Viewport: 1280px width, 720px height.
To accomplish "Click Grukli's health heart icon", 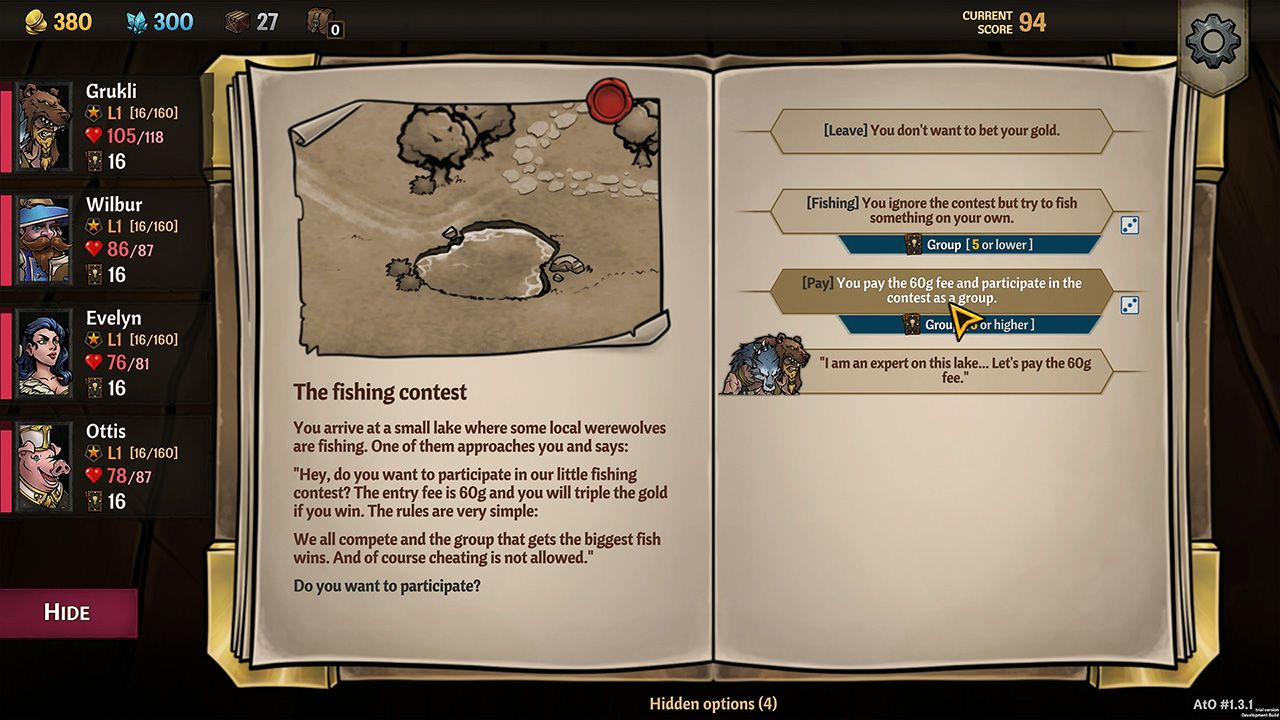I will click(x=94, y=136).
